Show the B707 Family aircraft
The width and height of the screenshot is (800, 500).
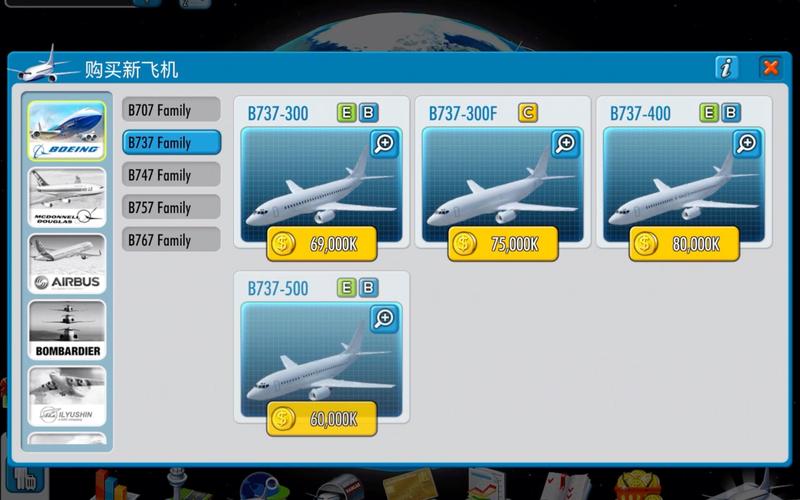171,110
